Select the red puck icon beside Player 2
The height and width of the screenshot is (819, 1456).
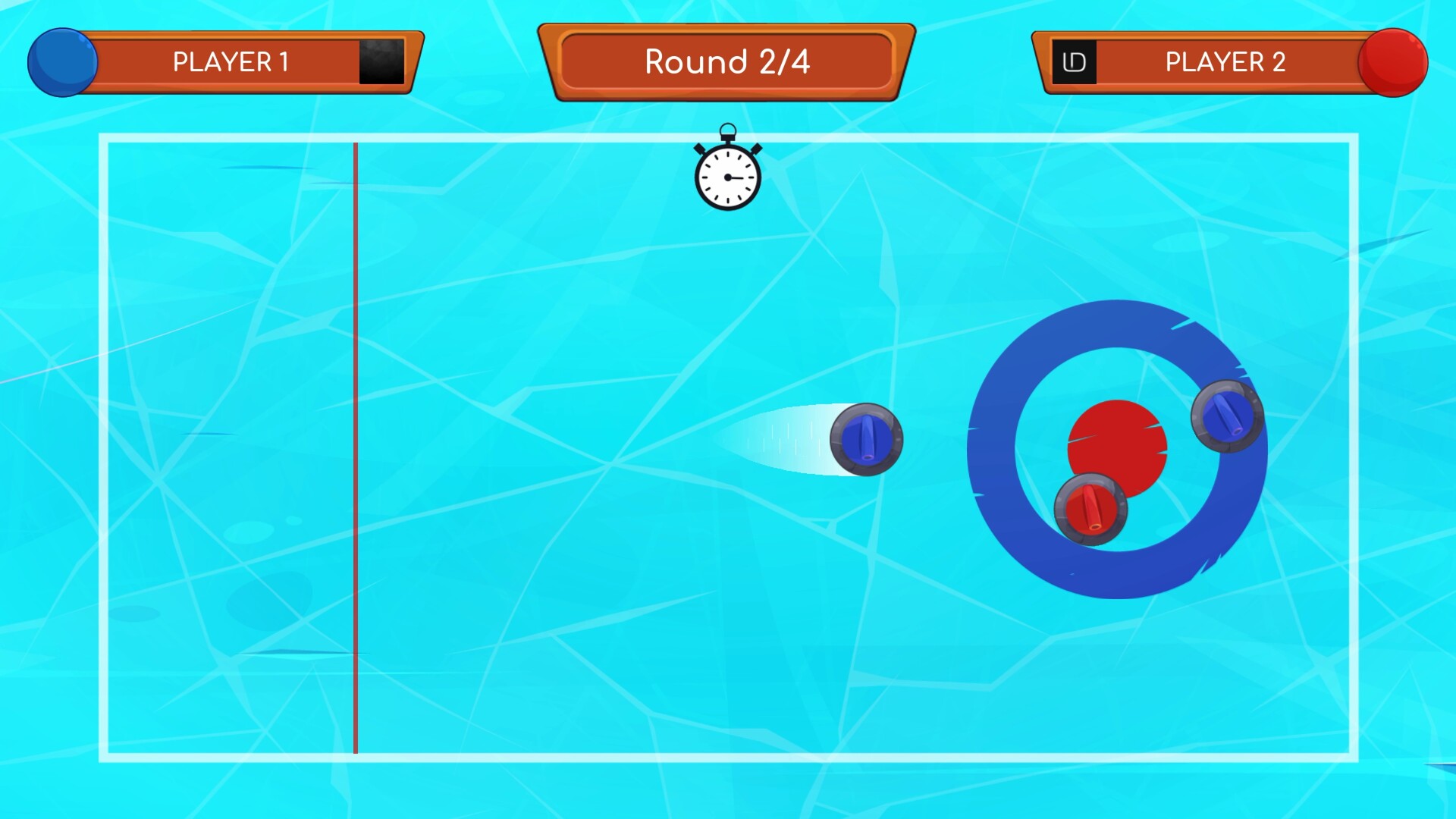click(x=1392, y=62)
